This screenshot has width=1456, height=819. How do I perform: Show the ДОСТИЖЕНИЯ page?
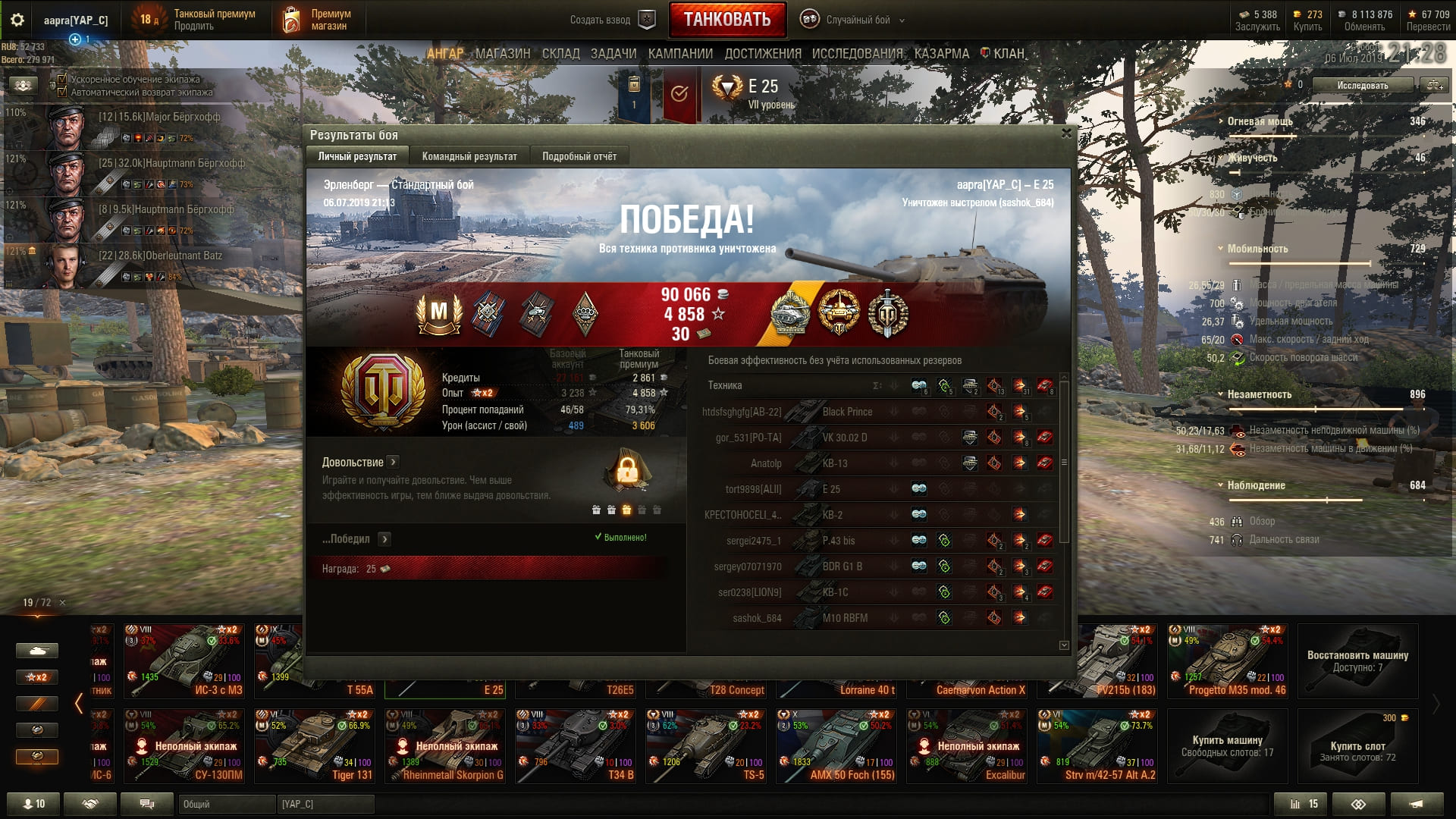point(762,54)
